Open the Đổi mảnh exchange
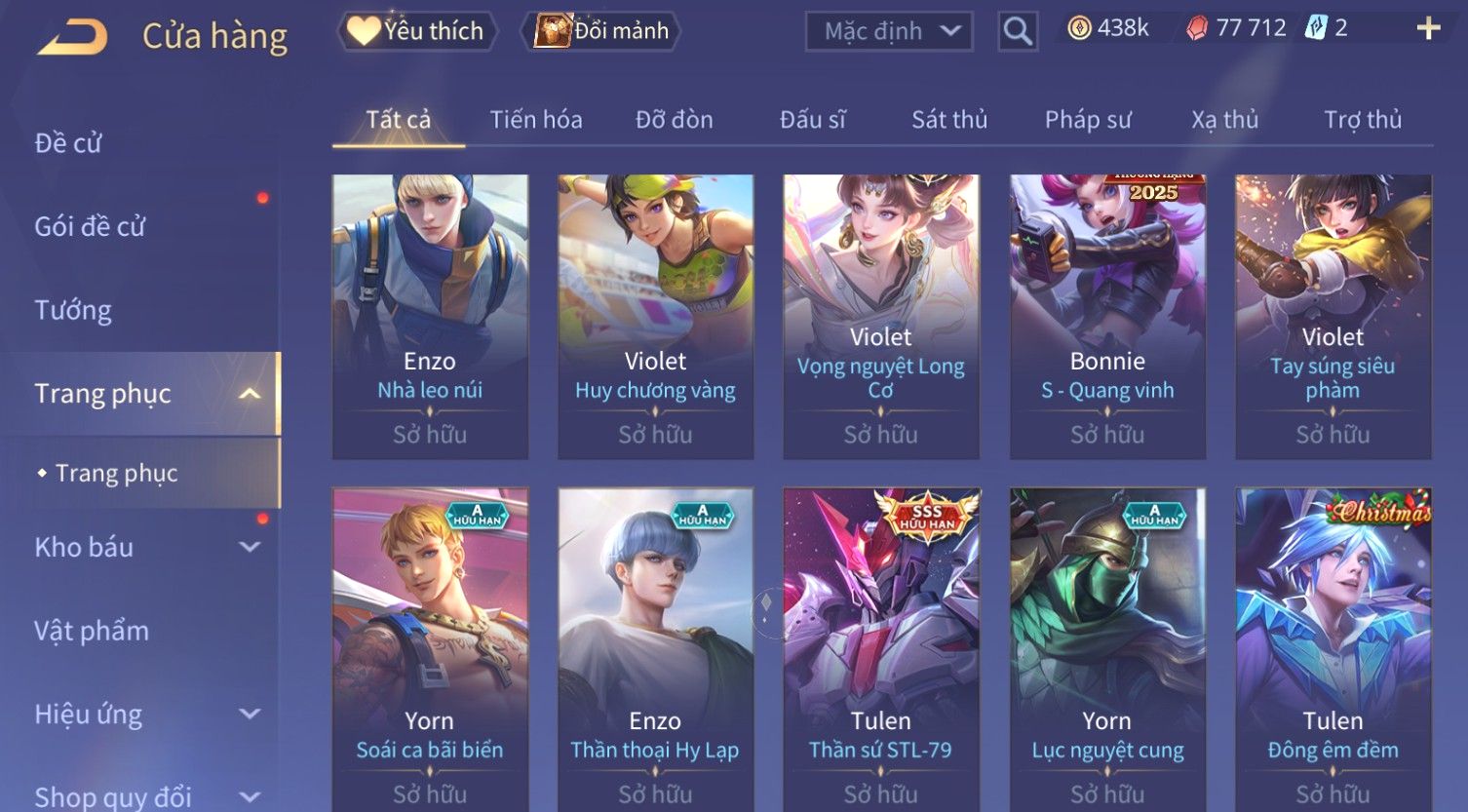This screenshot has height=812, width=1468. click(x=602, y=31)
